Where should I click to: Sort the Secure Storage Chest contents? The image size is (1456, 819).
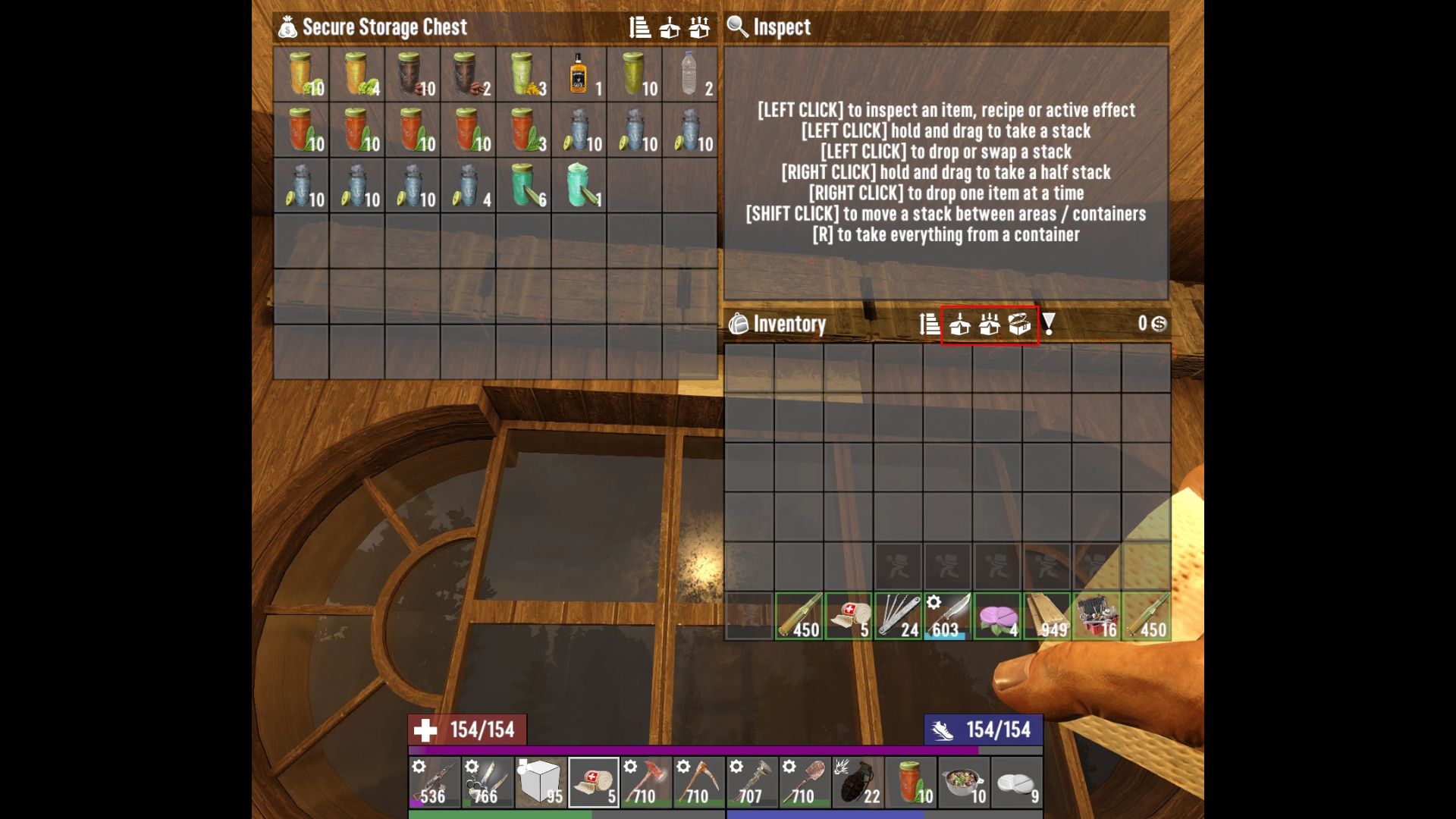click(641, 28)
